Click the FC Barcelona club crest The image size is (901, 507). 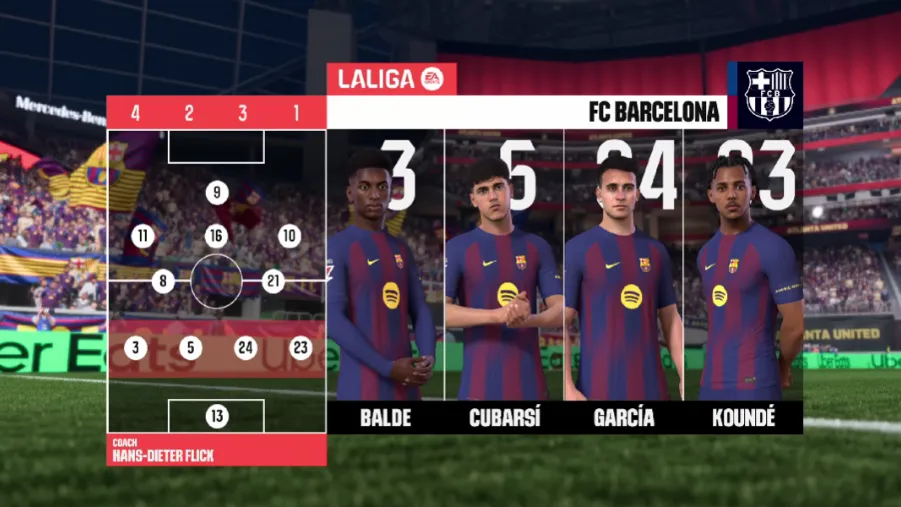point(767,95)
